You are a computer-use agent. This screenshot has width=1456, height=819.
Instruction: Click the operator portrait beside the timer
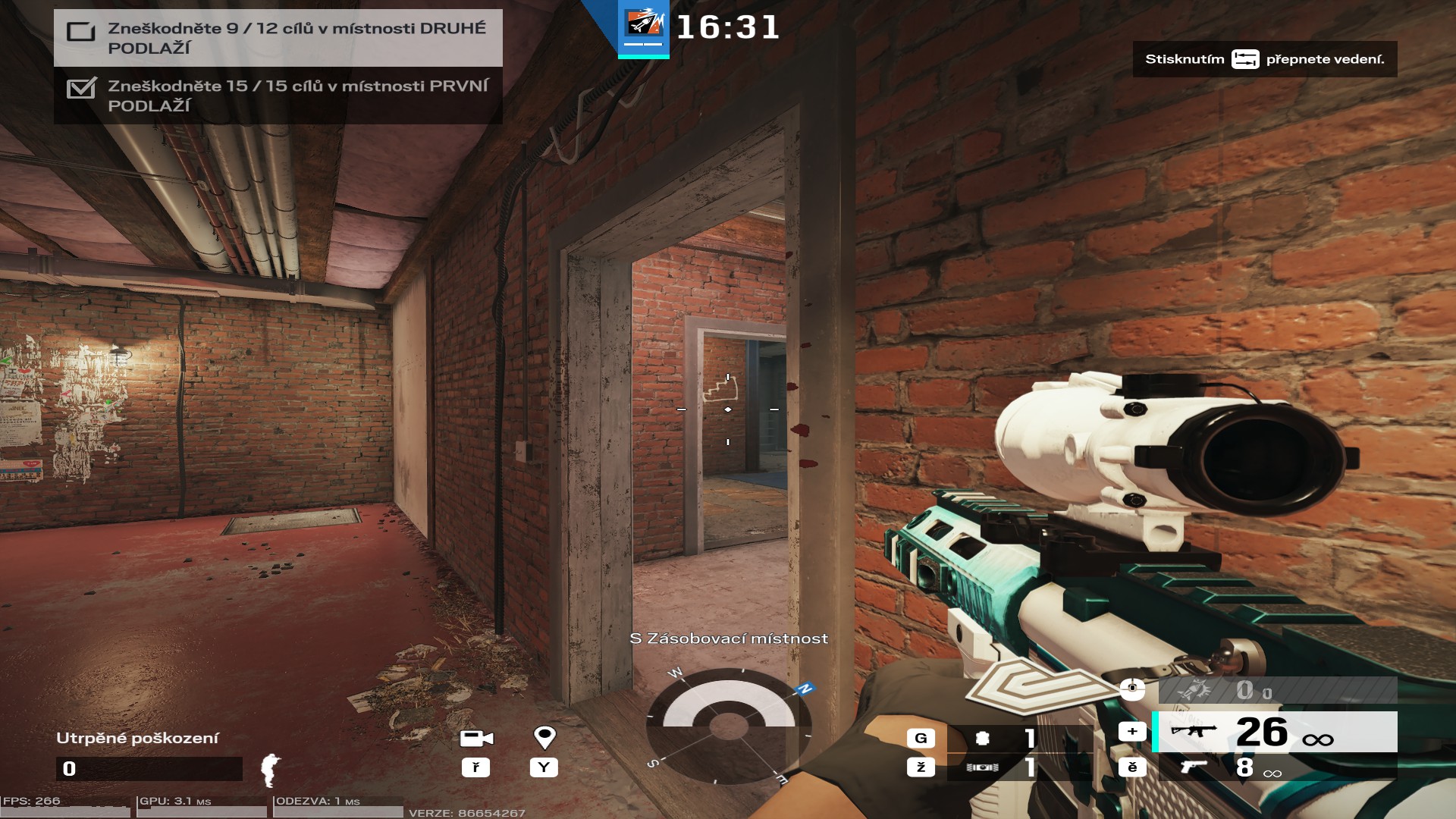pos(643,26)
